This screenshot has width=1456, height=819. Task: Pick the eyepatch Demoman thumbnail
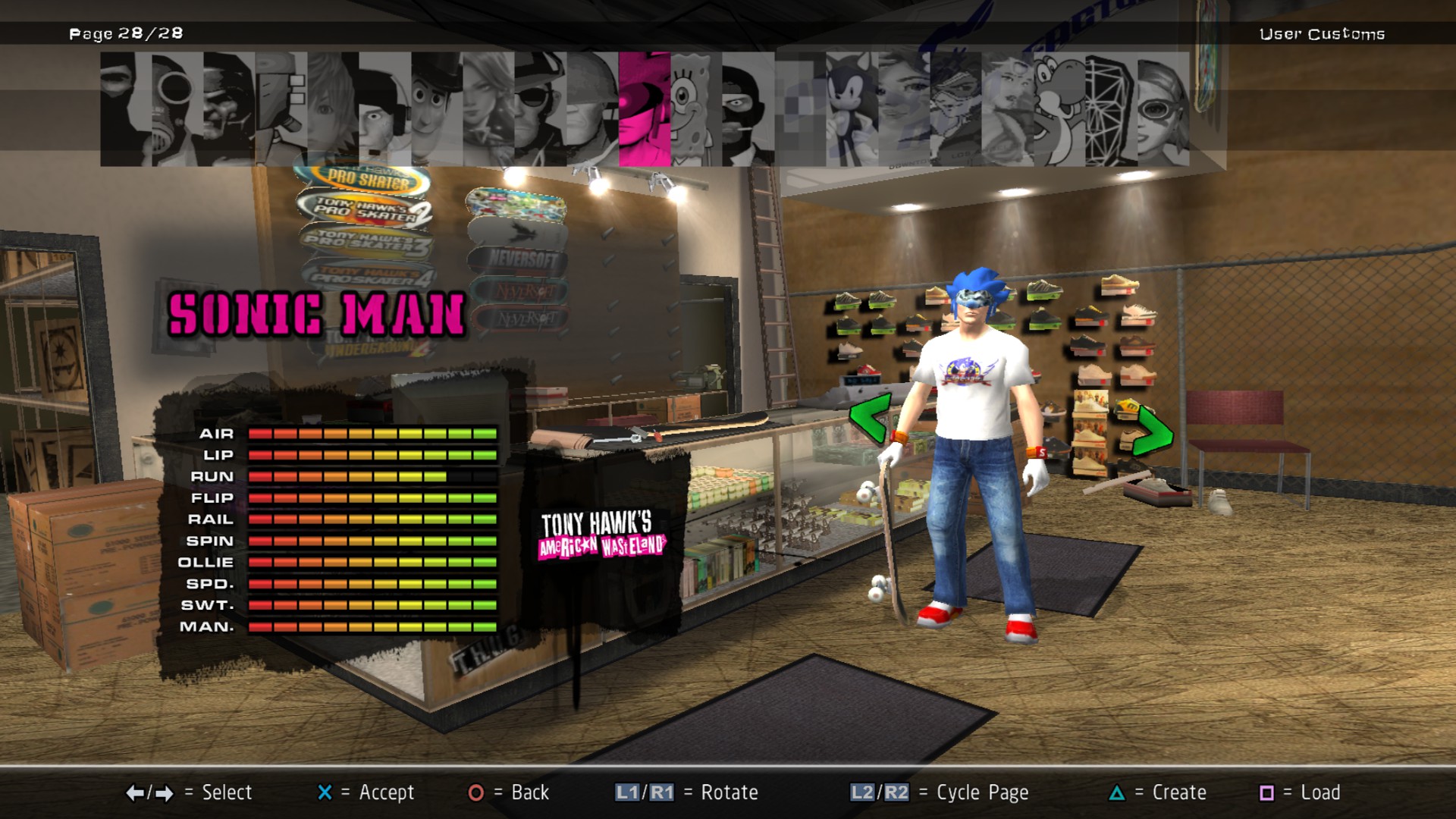540,109
